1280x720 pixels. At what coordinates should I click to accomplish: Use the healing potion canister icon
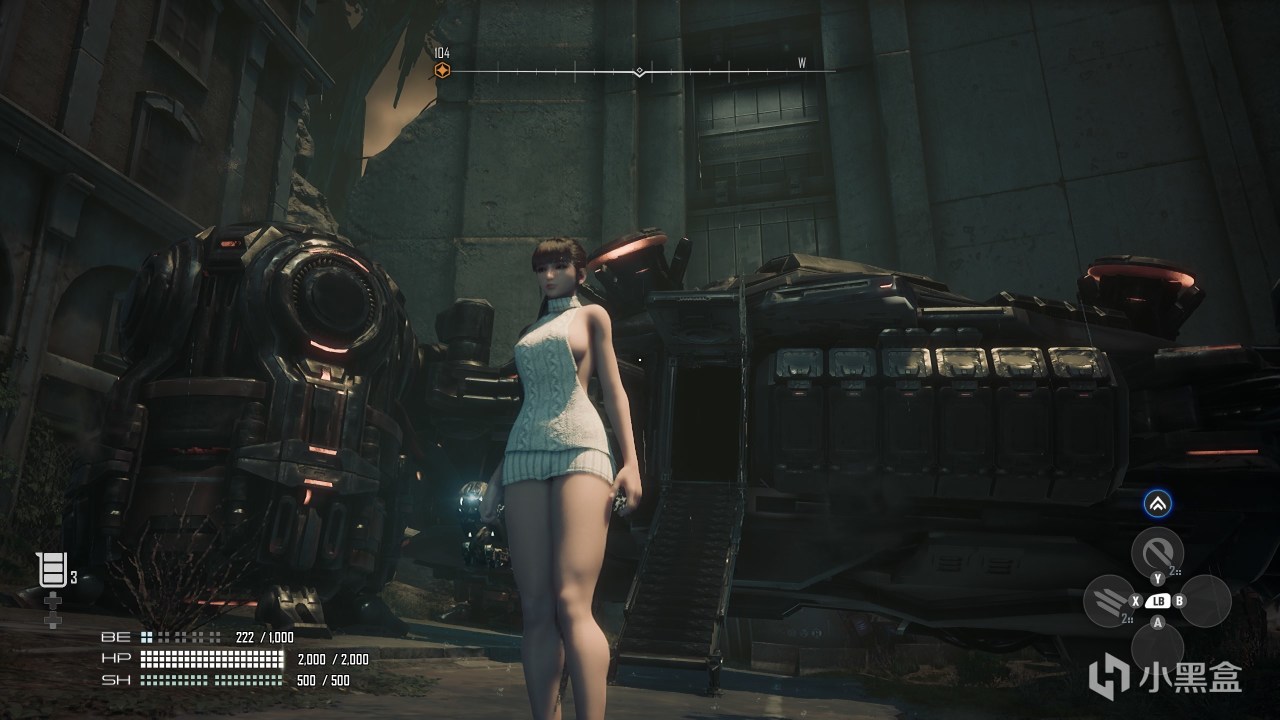click(x=52, y=570)
